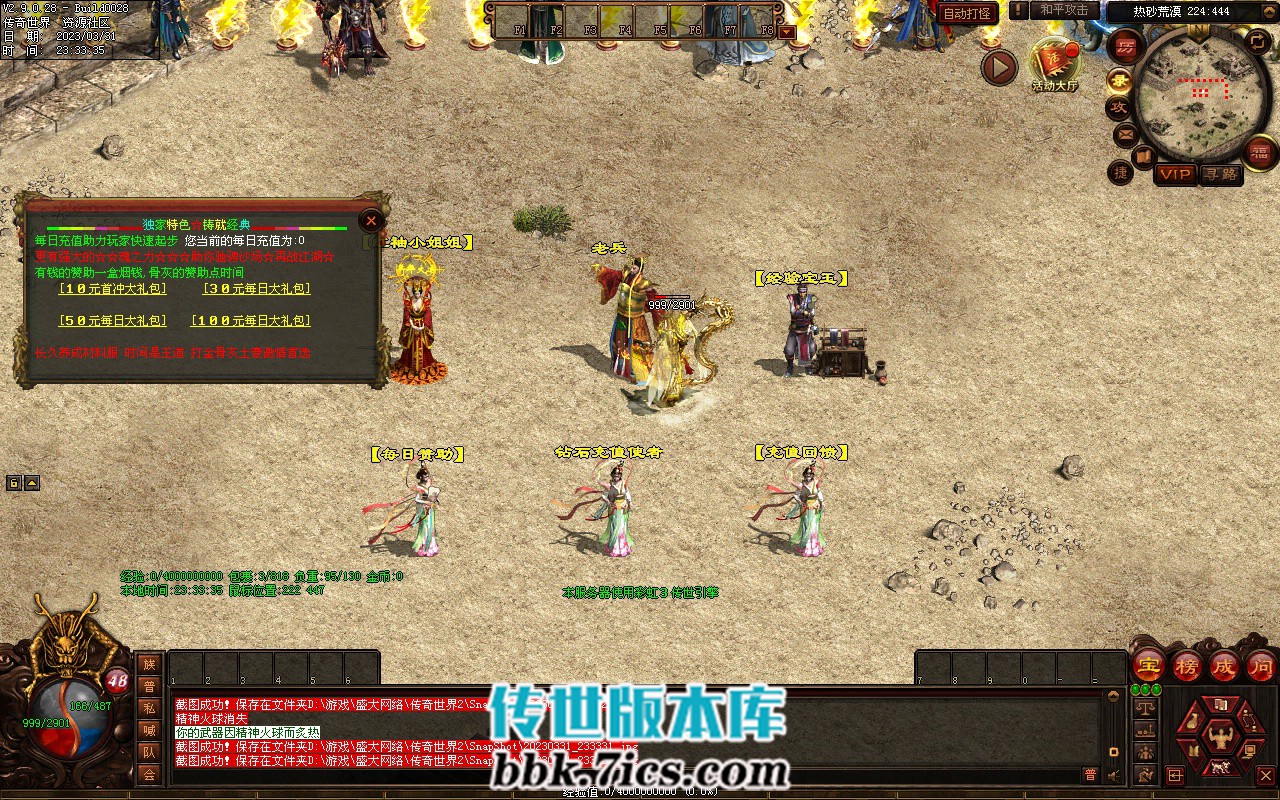Screen dimensions: 1280x800
Task: Open the mail envelope icon
Action: 1126,134
